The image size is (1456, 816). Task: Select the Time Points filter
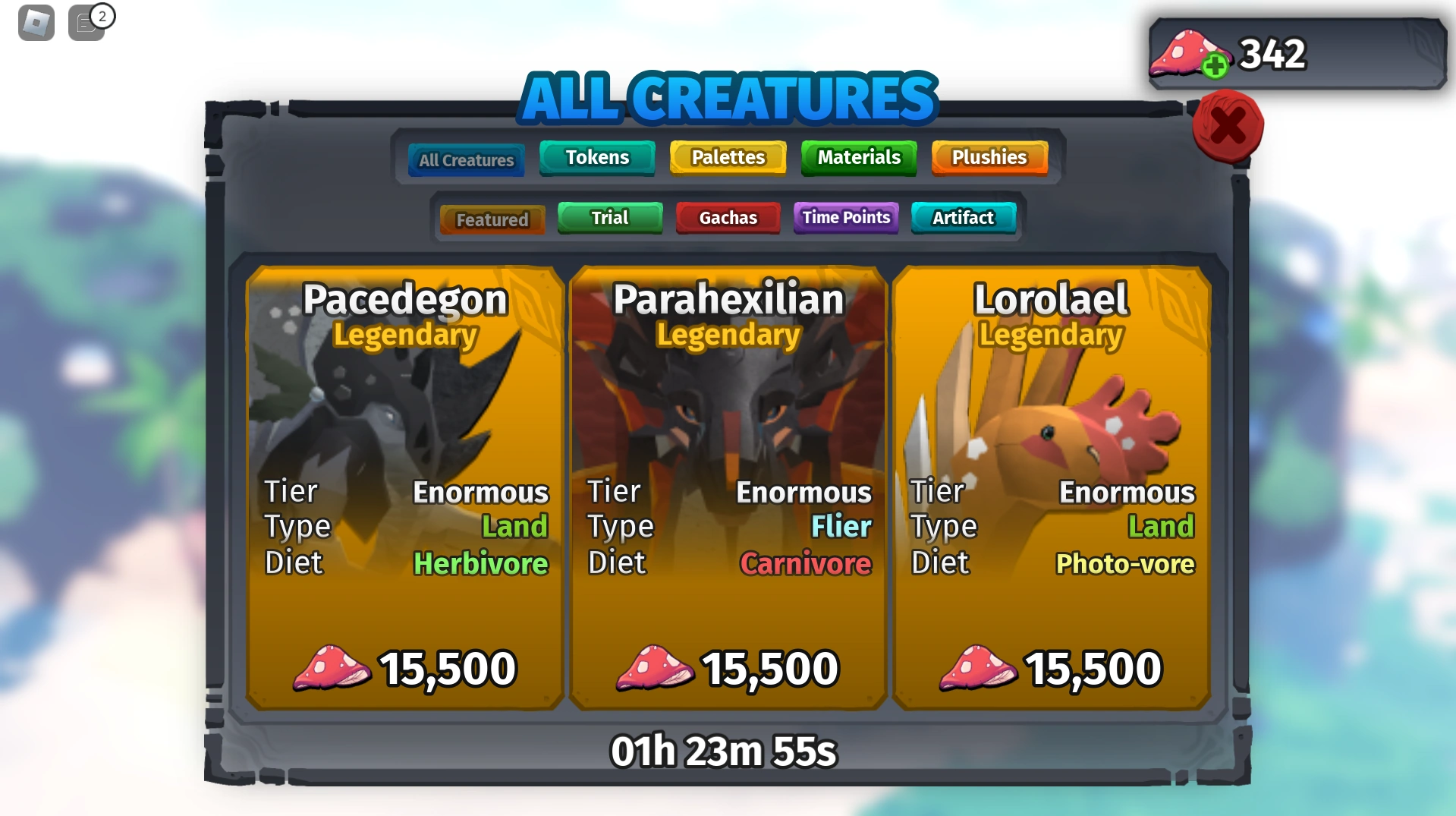point(845,218)
